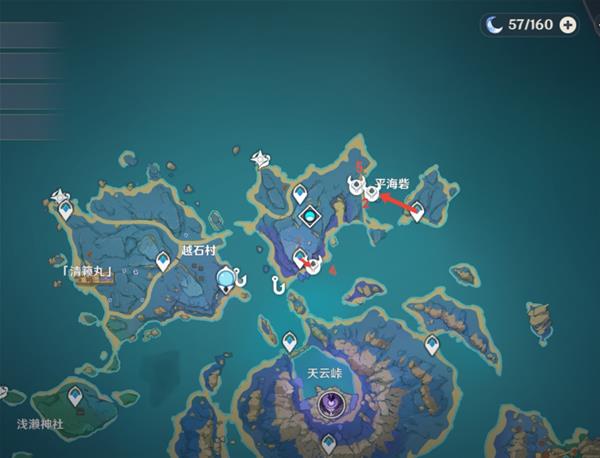This screenshot has width=600, height=458.
Task: Pick the round bubble marker by the fishing hook
Action: [228, 278]
